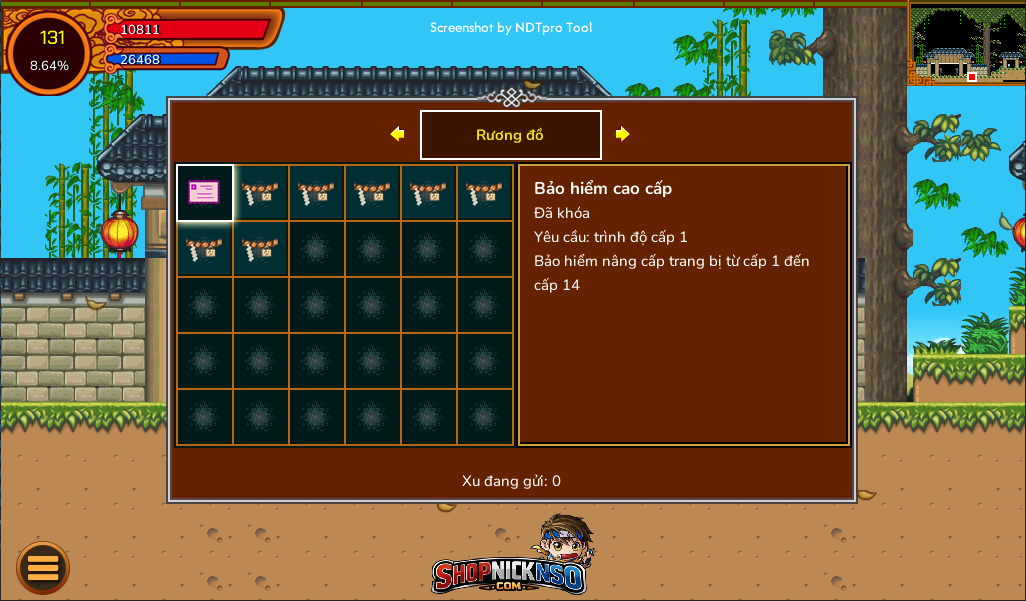The height and width of the screenshot is (601, 1026).
Task: Click the left yellow arrow beside Rương đồ
Action: (397, 134)
